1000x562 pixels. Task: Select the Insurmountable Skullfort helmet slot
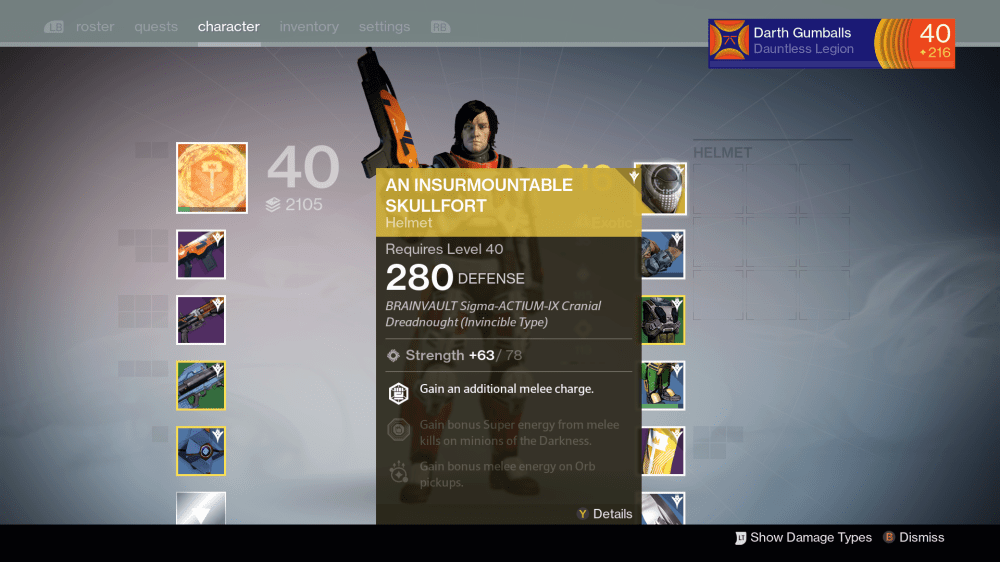(661, 189)
